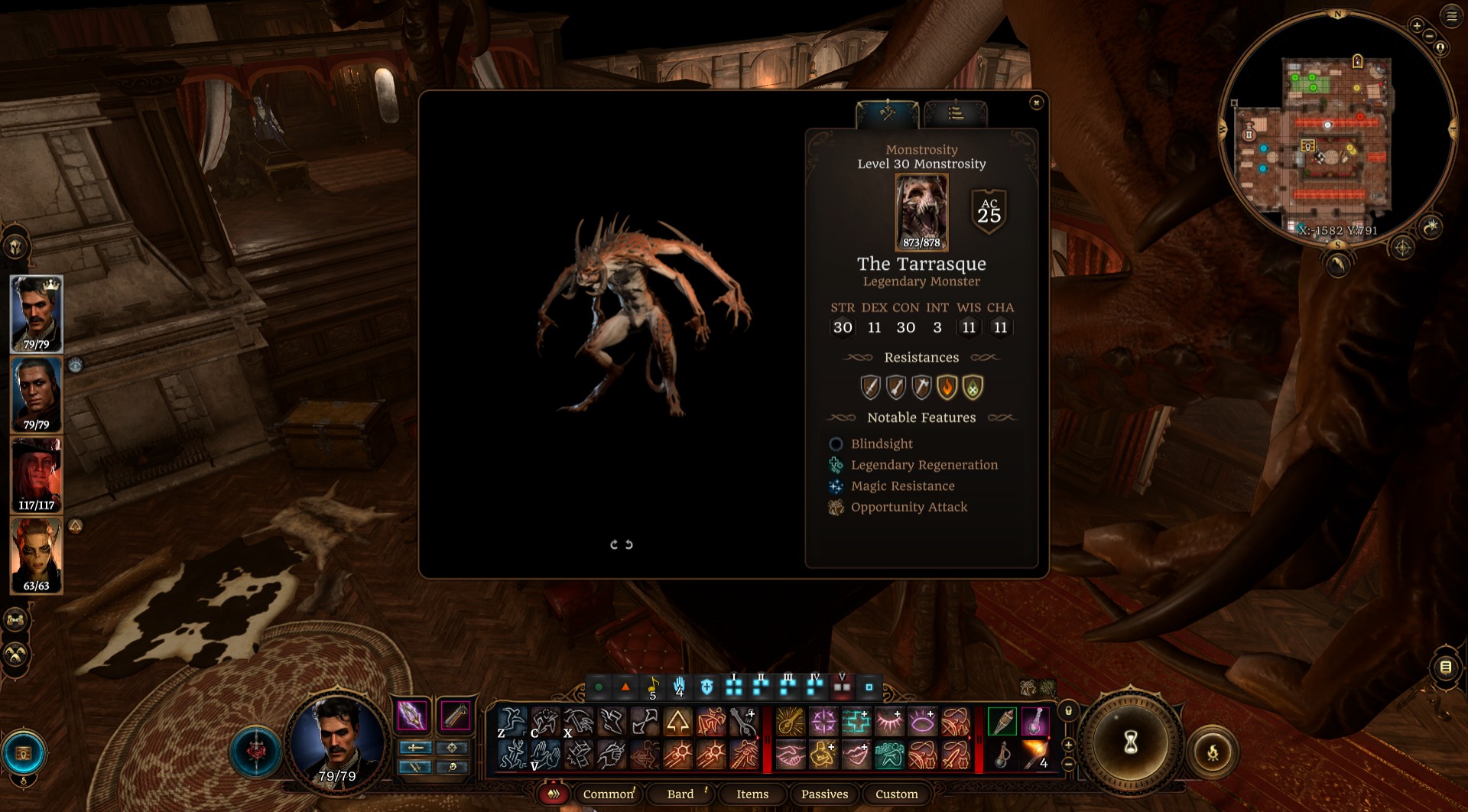Inspect the Magic Resistance feature
The height and width of the screenshot is (812, 1468).
902,486
